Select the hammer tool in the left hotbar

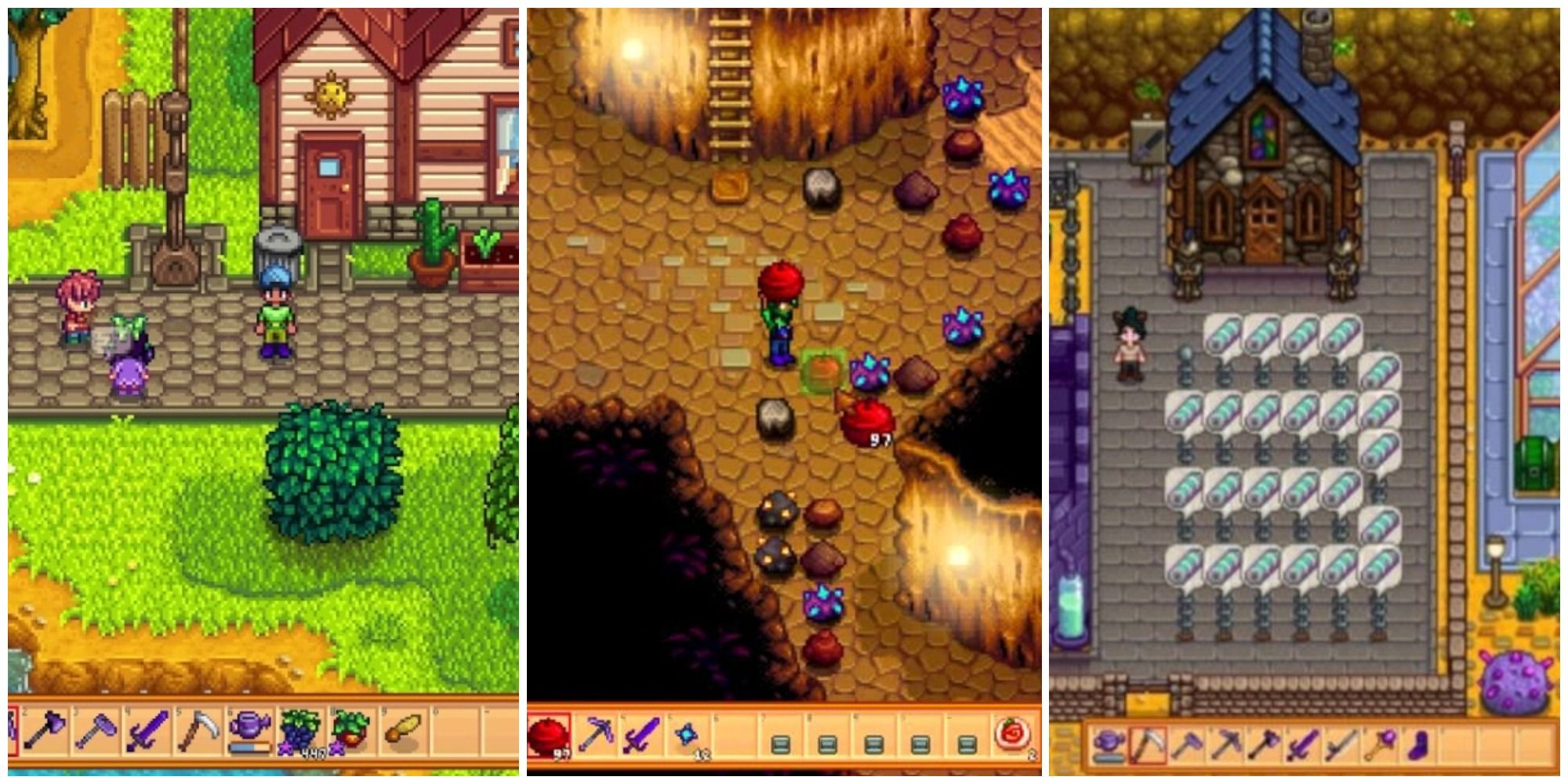[x=96, y=729]
